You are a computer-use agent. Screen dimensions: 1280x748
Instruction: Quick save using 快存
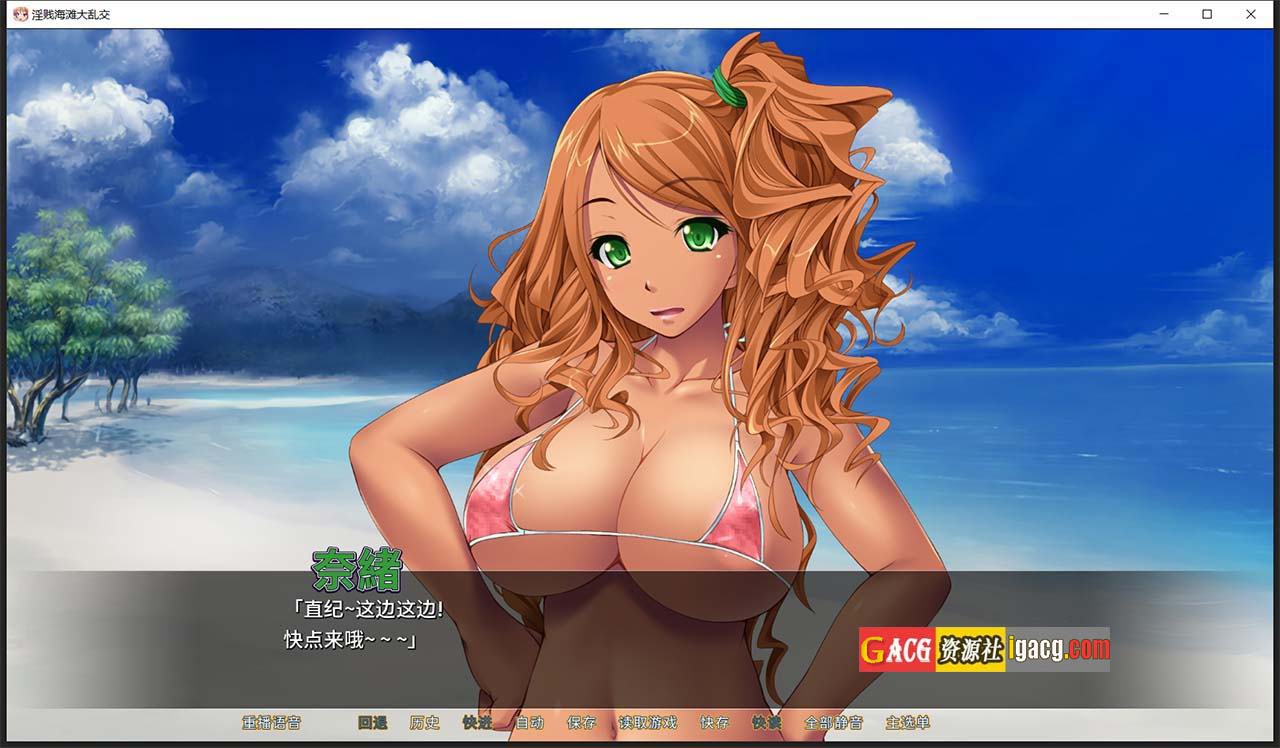point(714,723)
